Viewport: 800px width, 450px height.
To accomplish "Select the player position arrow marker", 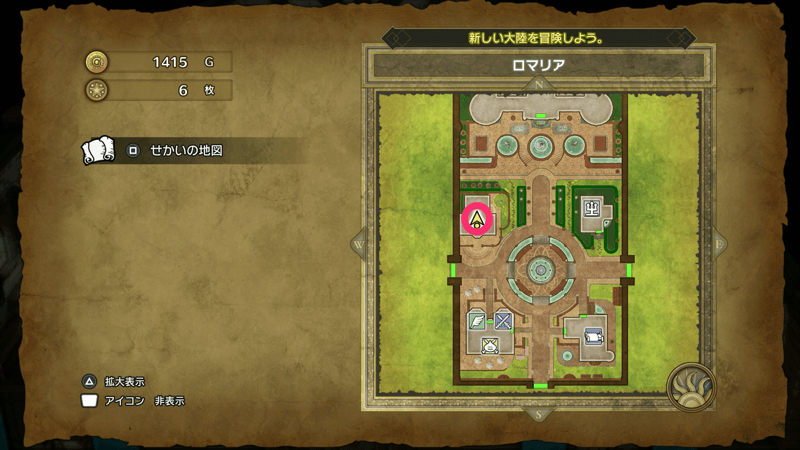I will tap(478, 219).
